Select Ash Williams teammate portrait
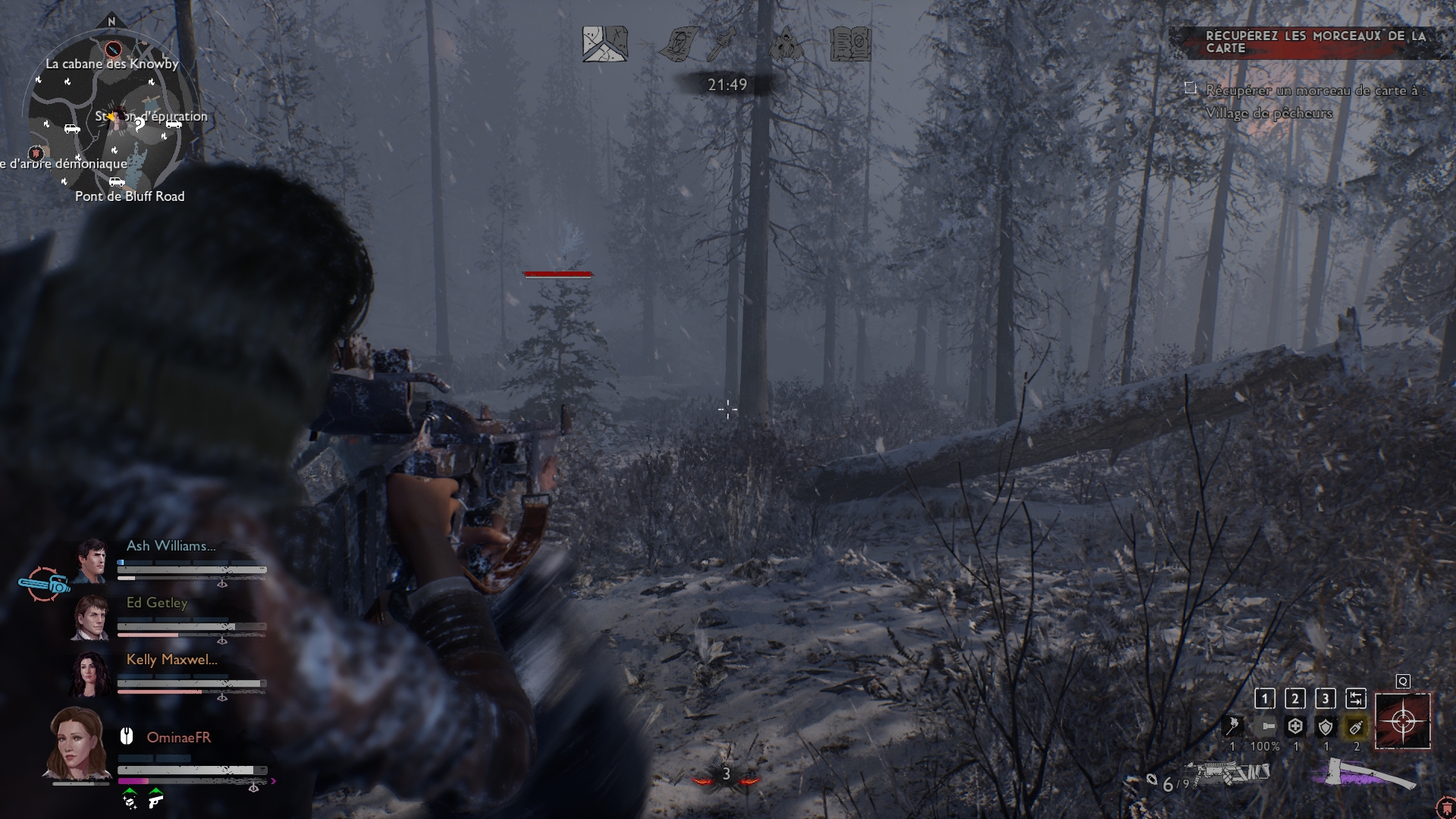This screenshot has height=819, width=1456. click(91, 560)
